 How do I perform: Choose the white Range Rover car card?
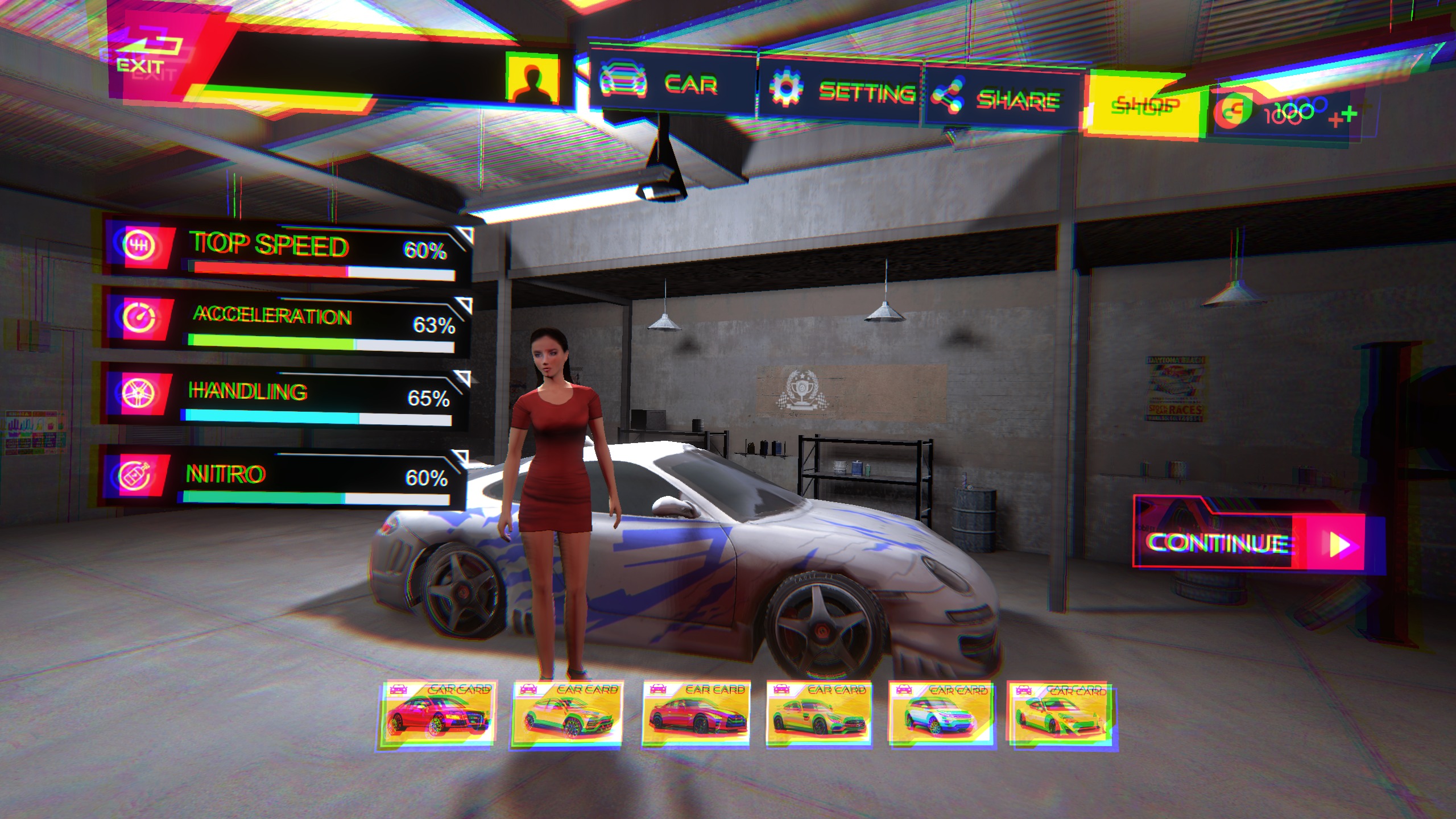tap(941, 714)
